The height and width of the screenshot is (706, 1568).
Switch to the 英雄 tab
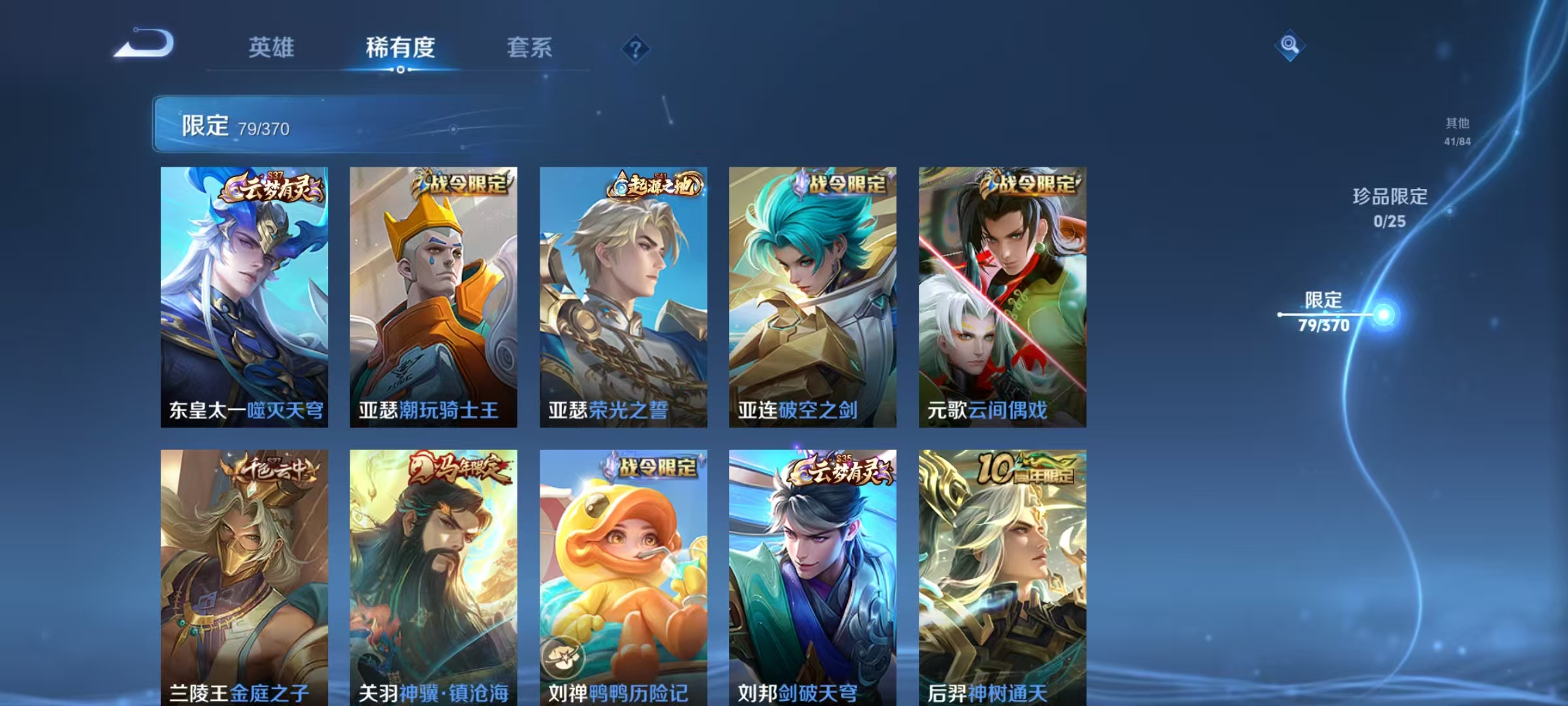click(272, 48)
